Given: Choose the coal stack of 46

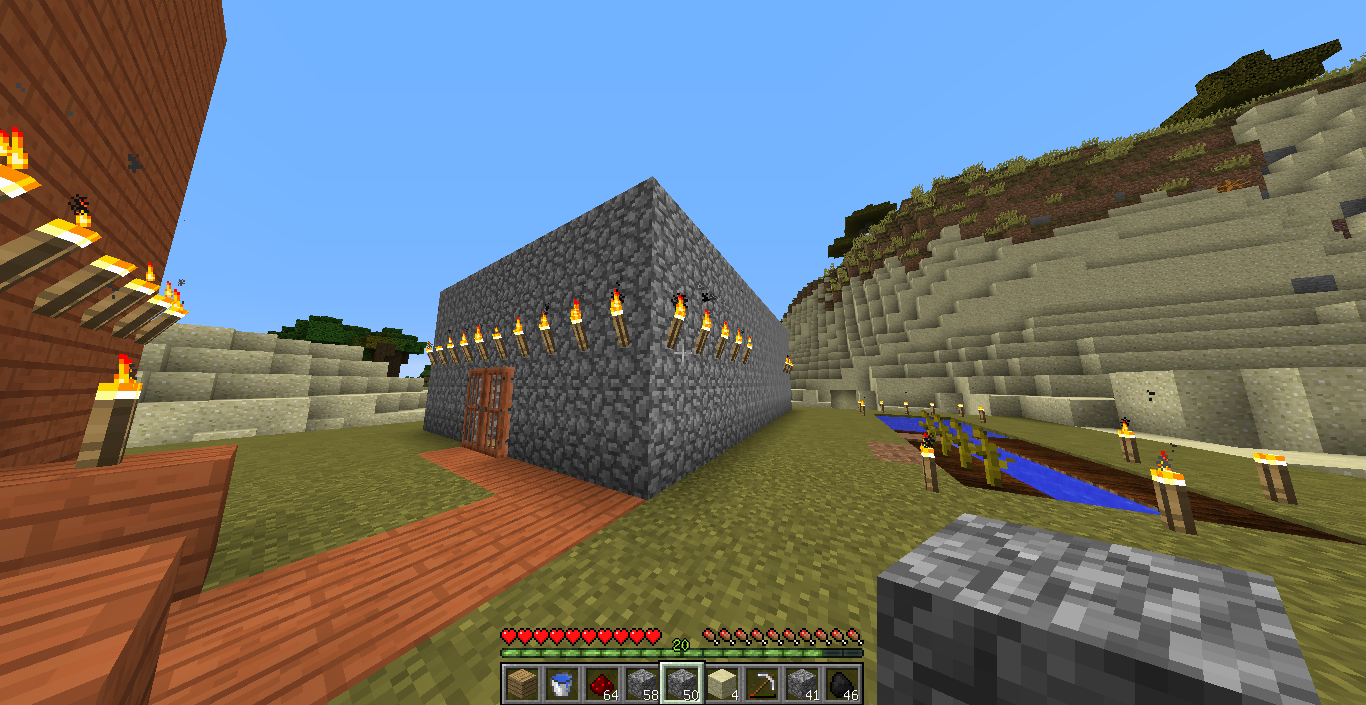Looking at the screenshot, I should (842, 684).
